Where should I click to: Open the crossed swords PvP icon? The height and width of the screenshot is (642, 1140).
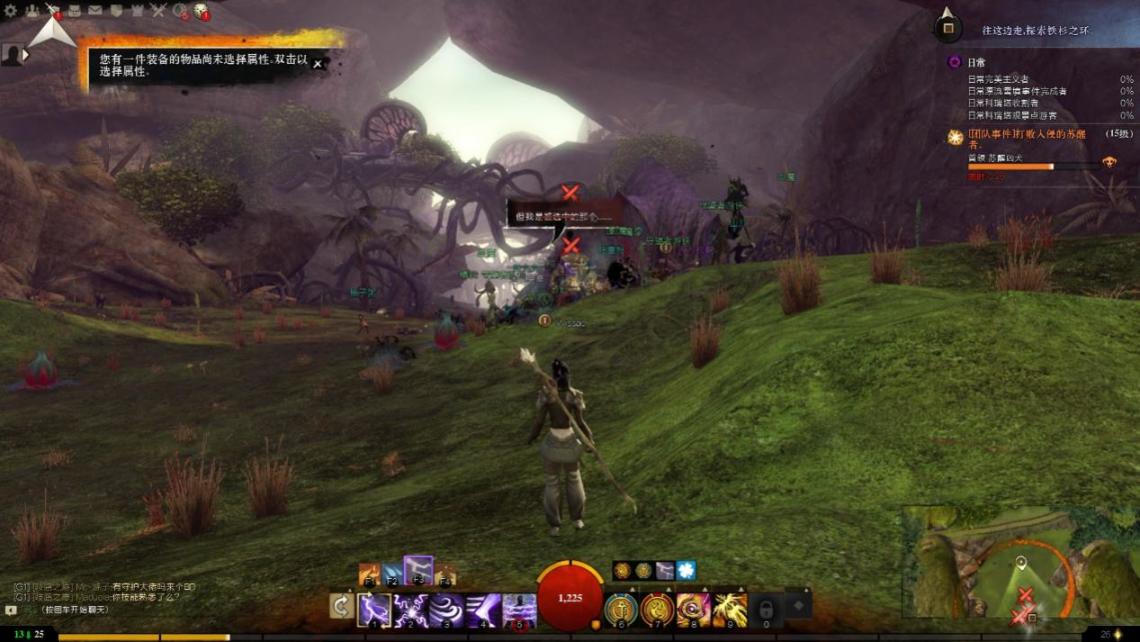[x=158, y=11]
